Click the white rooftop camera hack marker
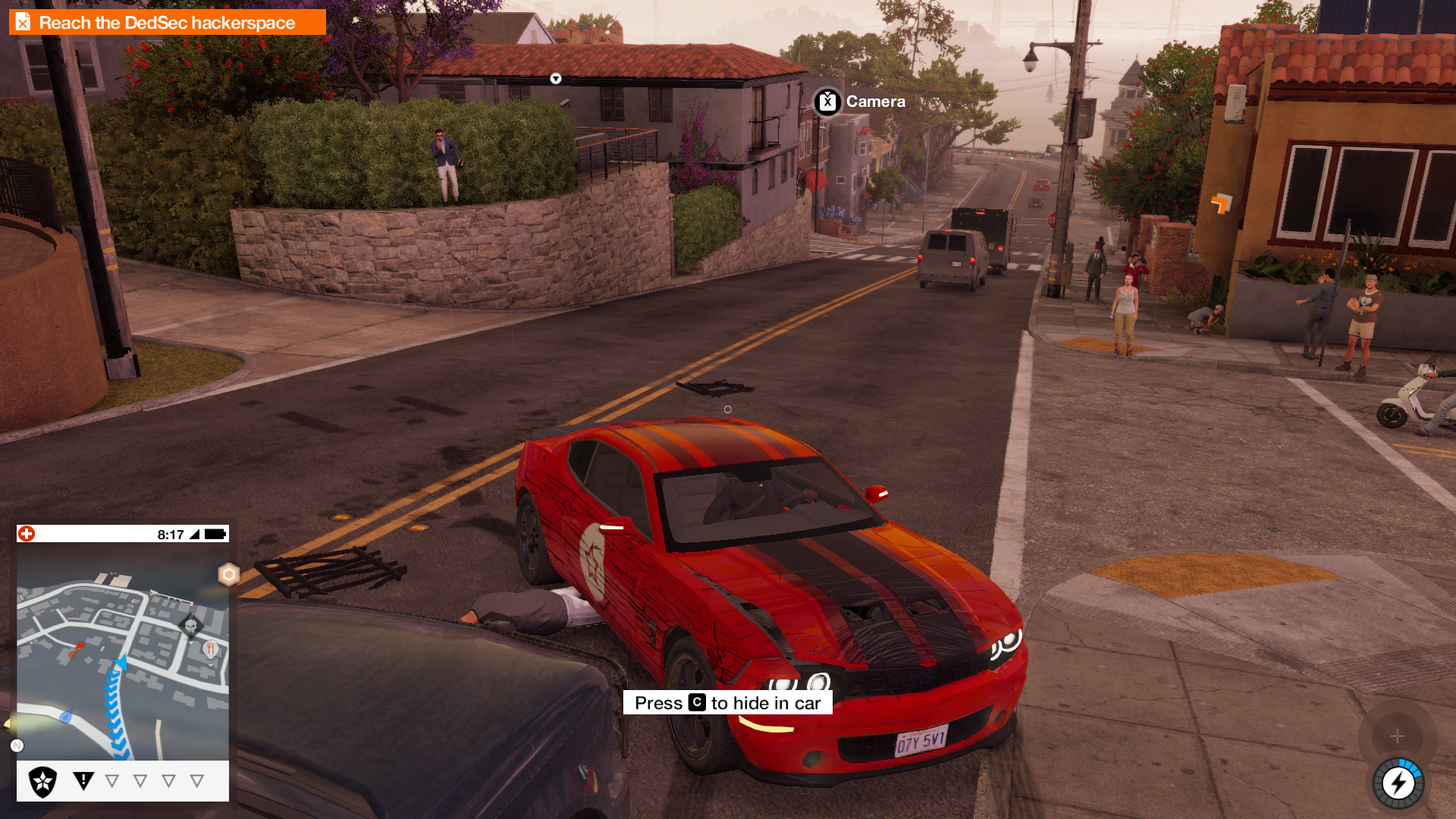This screenshot has height=819, width=1456. pos(556,79)
